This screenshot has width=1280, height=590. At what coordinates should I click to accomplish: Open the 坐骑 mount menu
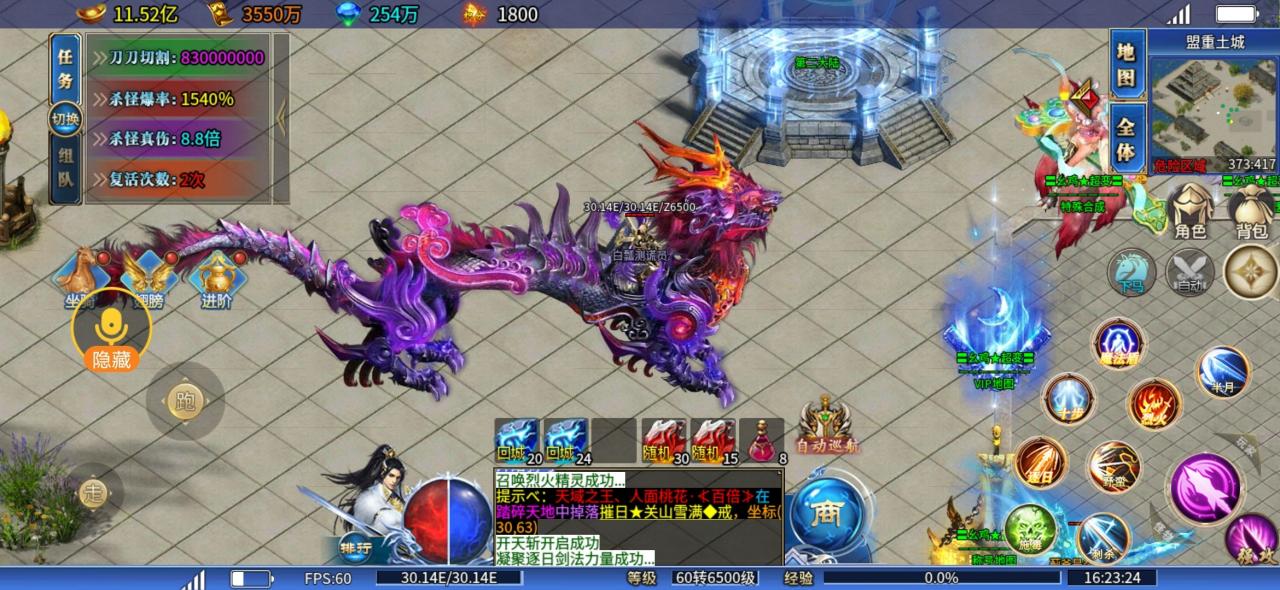pyautogui.click(x=82, y=277)
